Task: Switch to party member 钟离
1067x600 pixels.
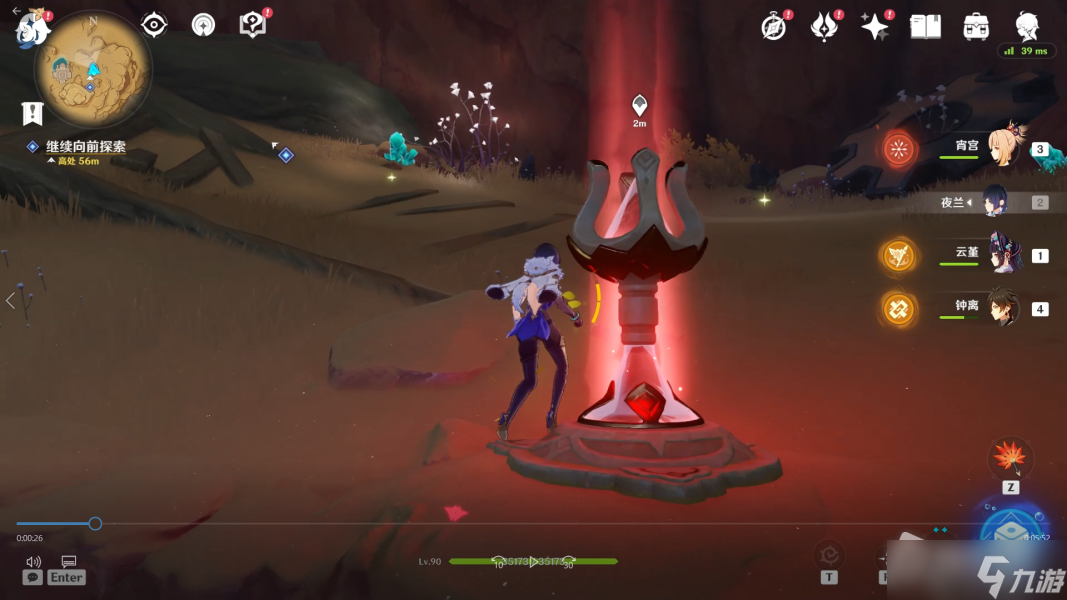Action: point(1003,308)
